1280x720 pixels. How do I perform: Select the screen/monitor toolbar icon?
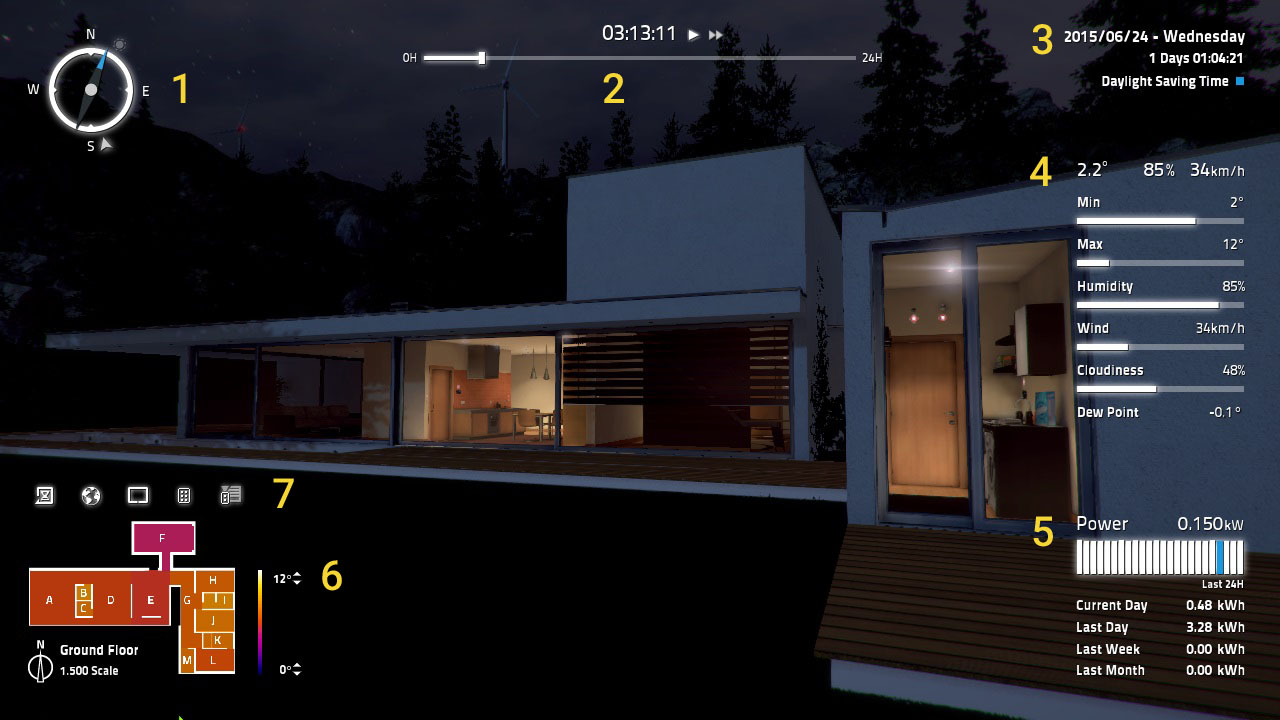(138, 495)
